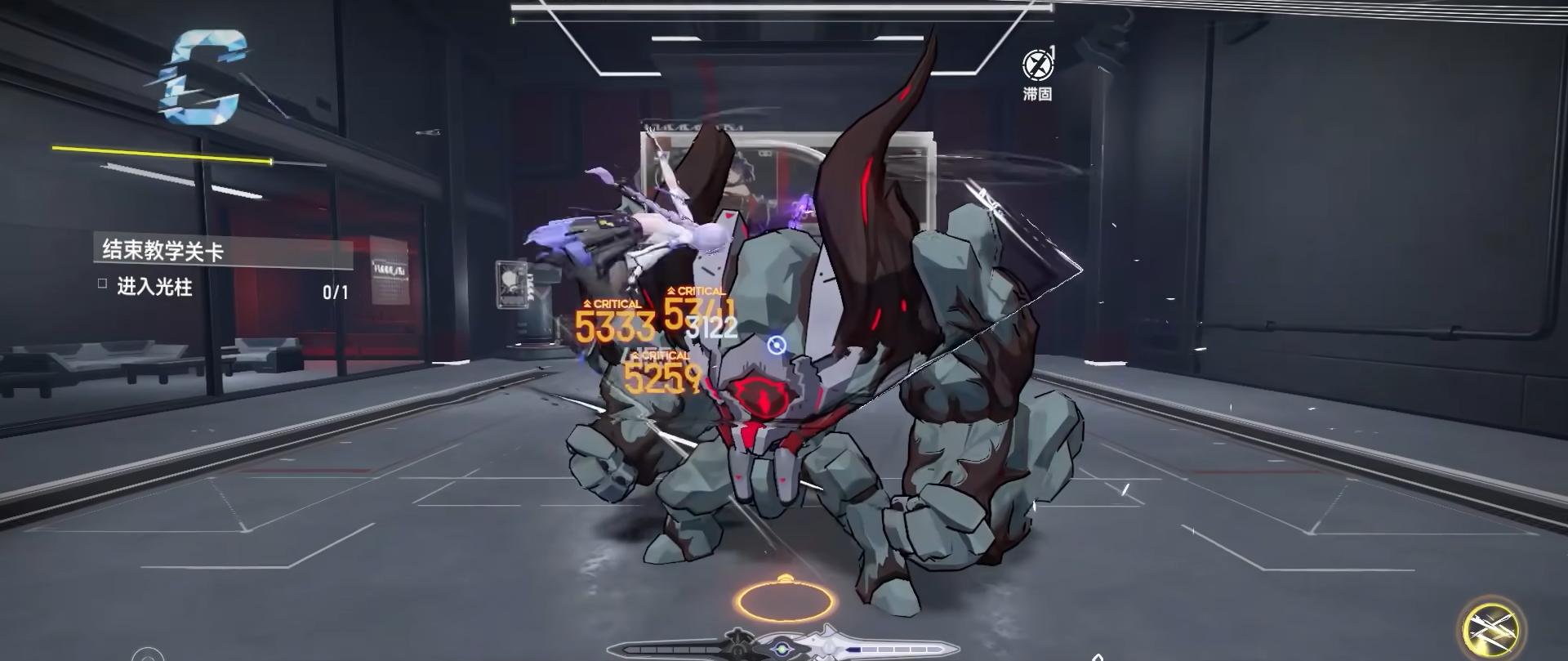Open the 结束教学关卡 objective tracker
Image resolution: width=1568 pixels, height=661 pixels.
pos(163,251)
